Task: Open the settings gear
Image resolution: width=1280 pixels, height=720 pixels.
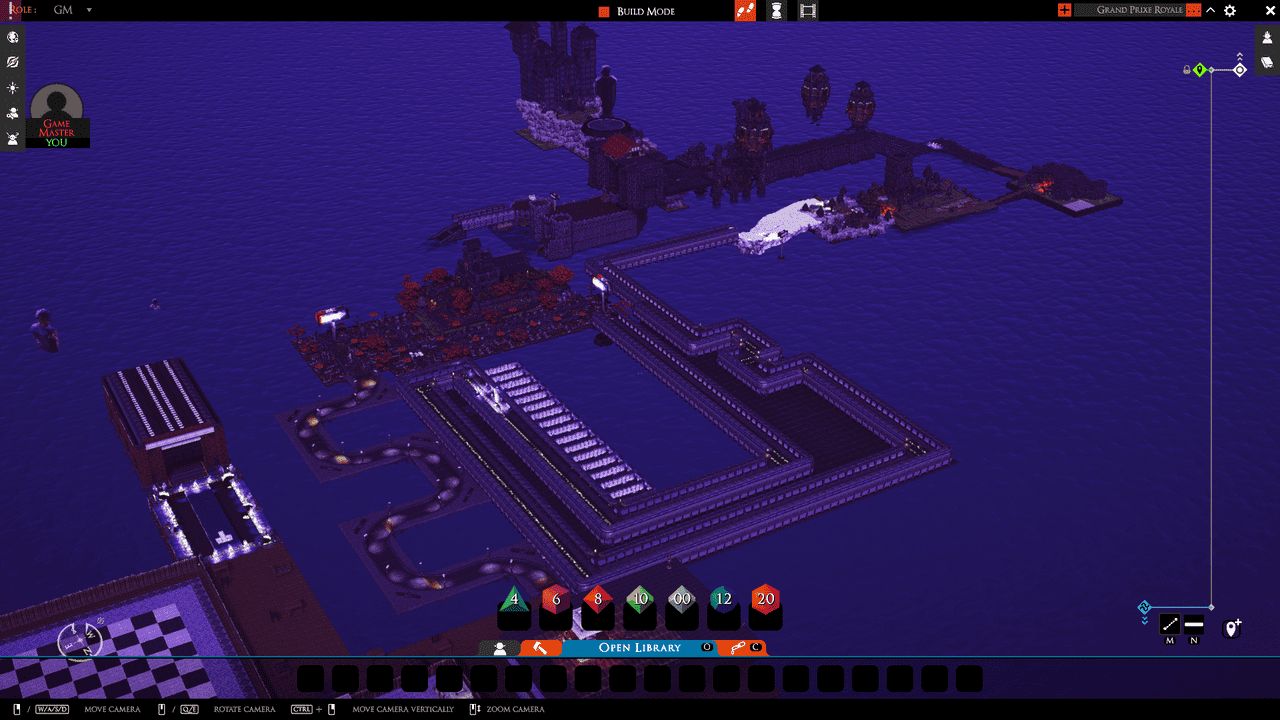Action: 1230,11
